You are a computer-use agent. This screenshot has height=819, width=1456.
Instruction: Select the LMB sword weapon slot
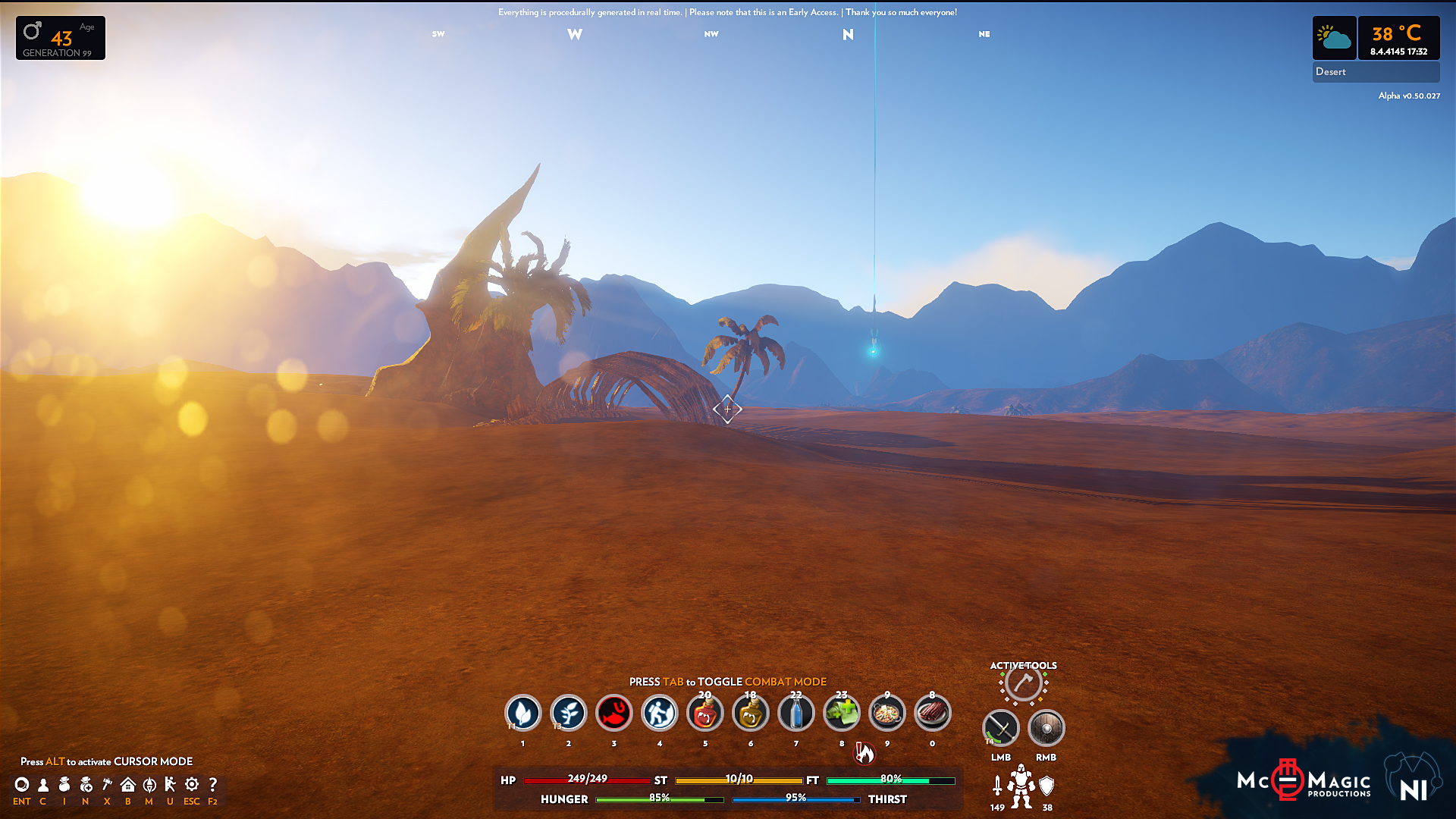(1000, 727)
